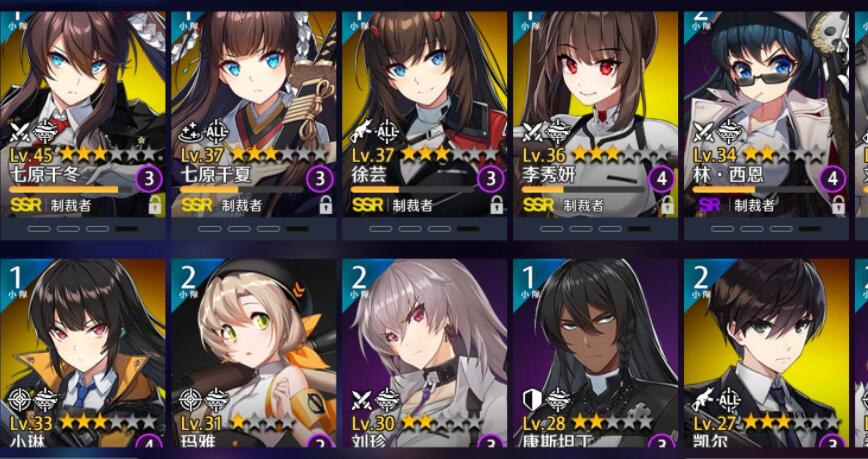
Task: Open the Lv.31 玛雅 character card
Action: [254, 350]
